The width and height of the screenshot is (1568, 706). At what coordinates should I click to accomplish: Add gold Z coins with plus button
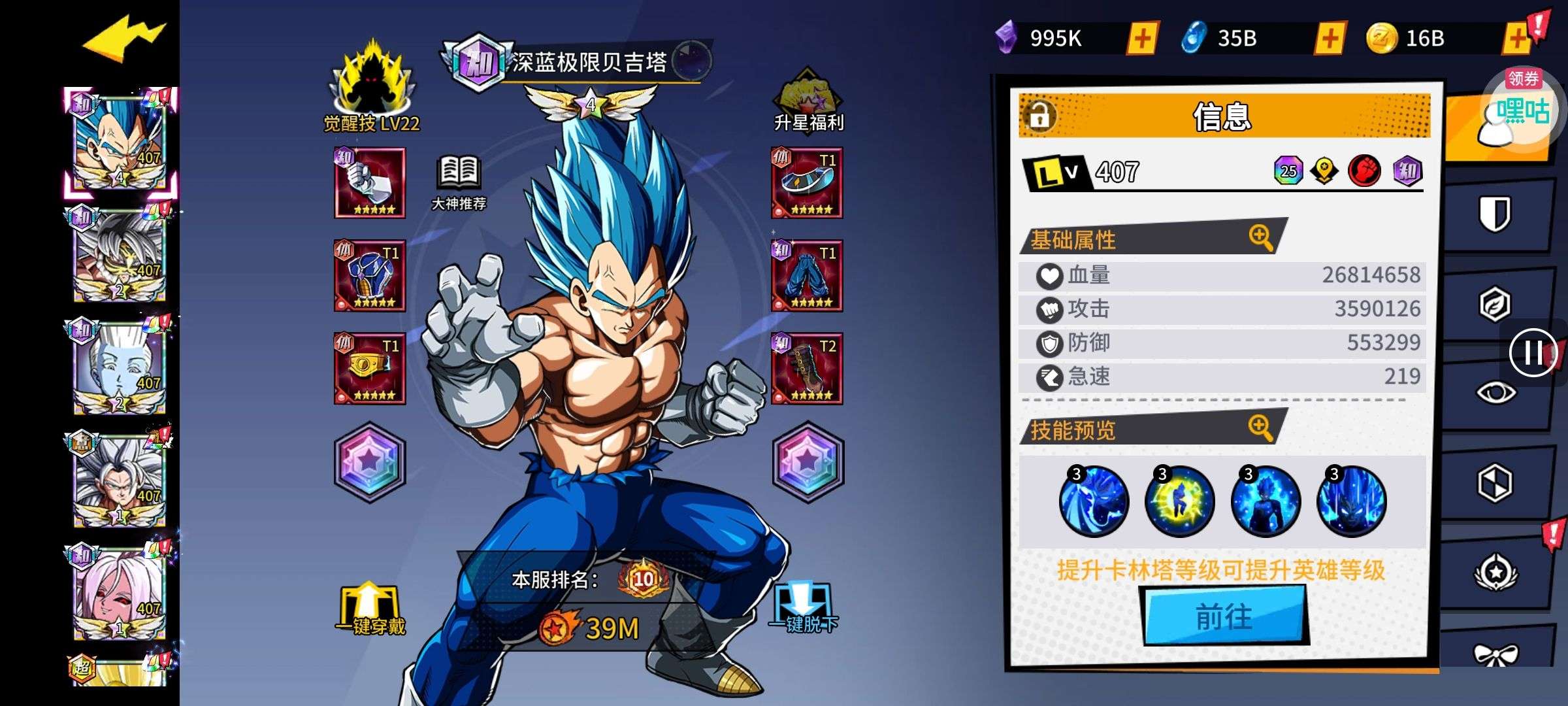point(1517,39)
